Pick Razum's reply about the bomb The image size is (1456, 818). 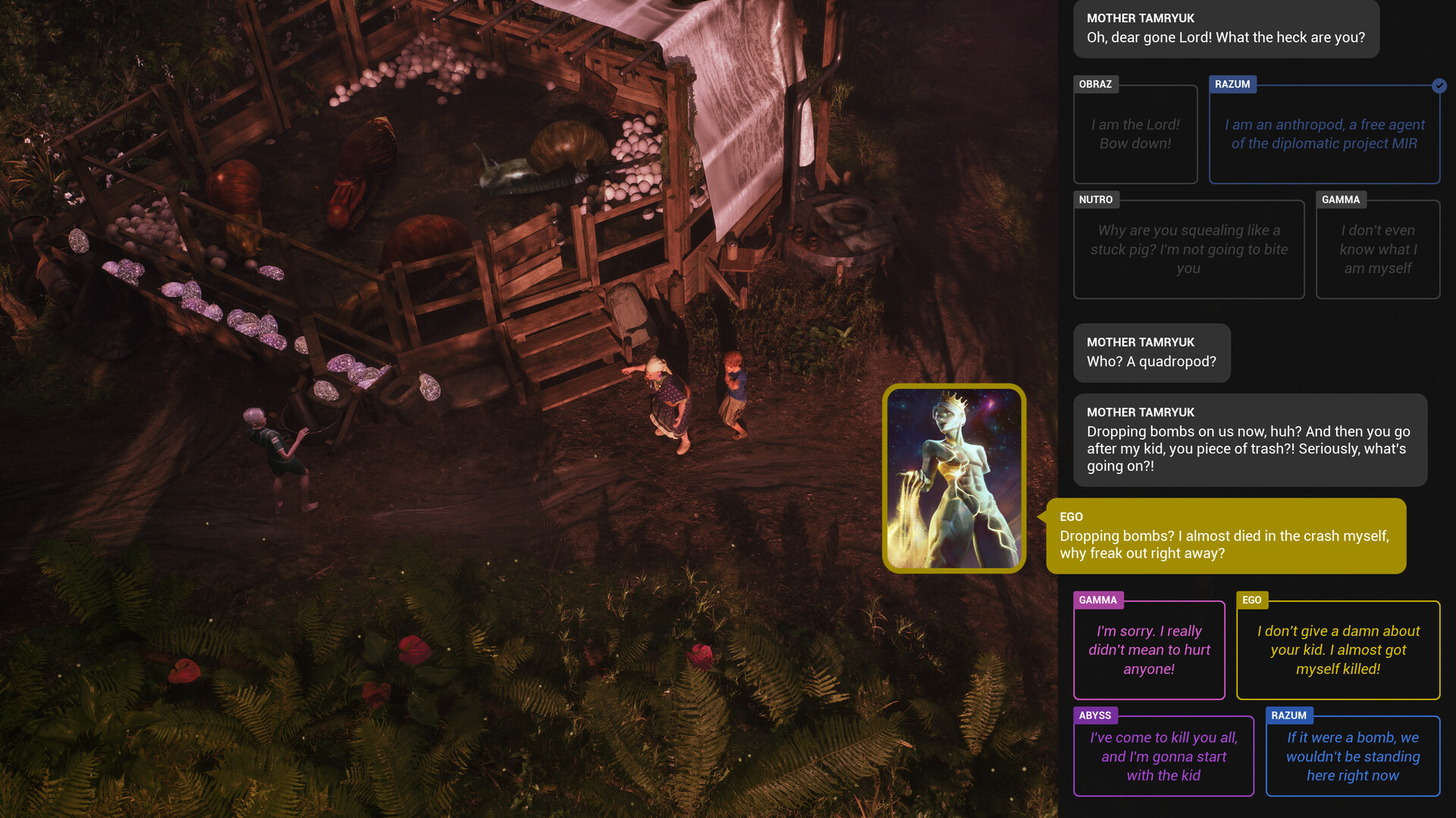1353,756
